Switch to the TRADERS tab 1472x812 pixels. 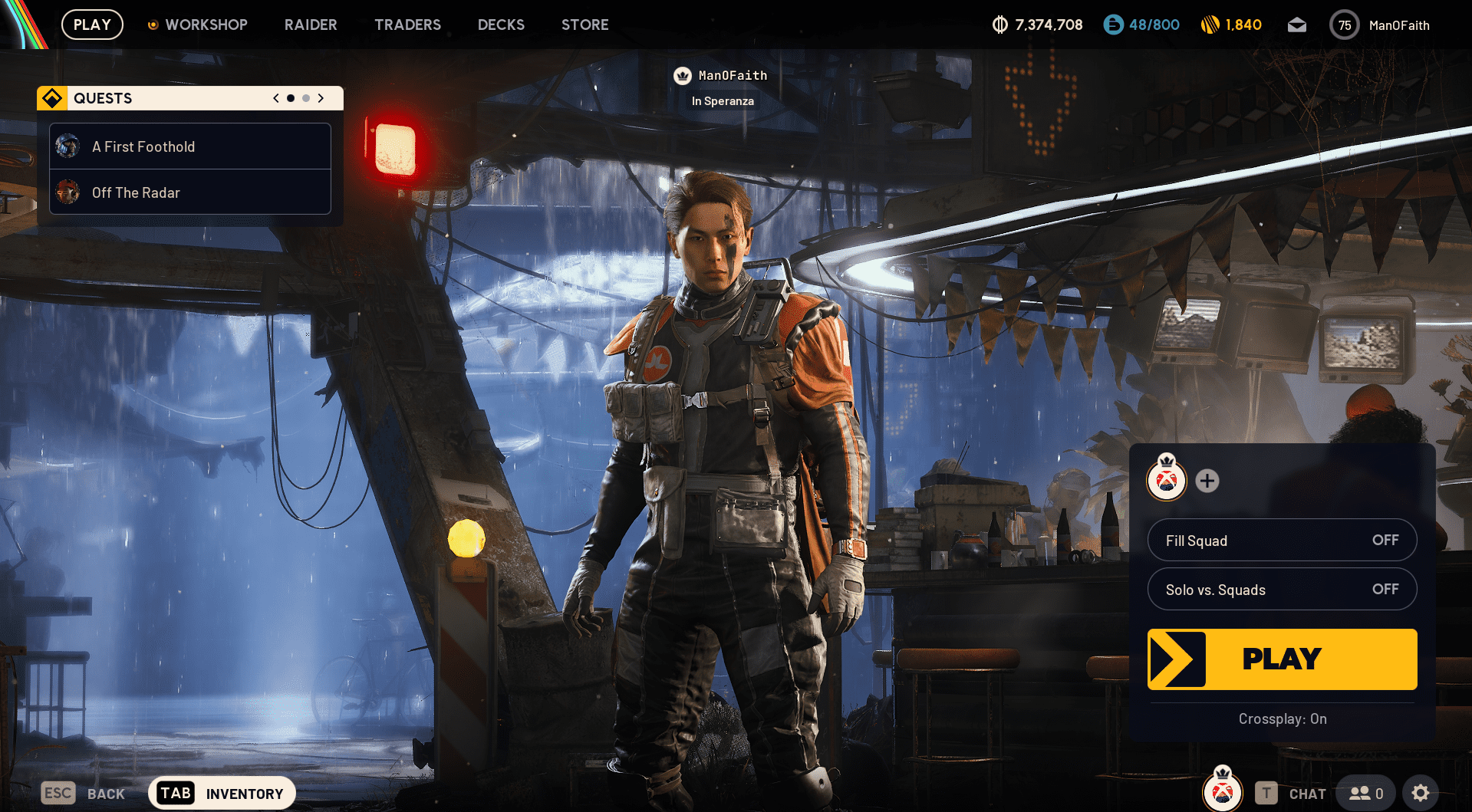[407, 24]
